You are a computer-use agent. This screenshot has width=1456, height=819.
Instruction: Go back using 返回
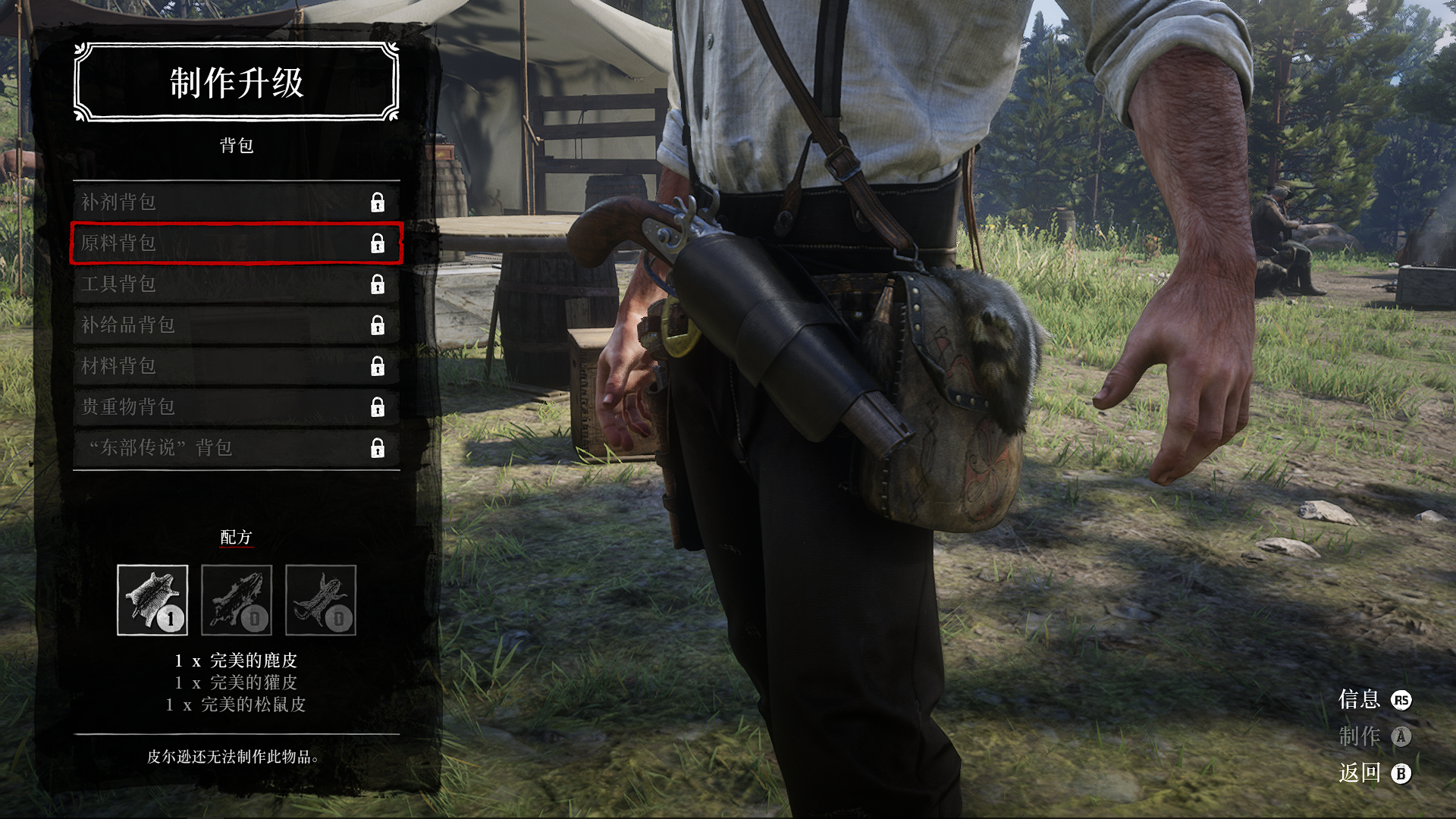[x=1373, y=773]
